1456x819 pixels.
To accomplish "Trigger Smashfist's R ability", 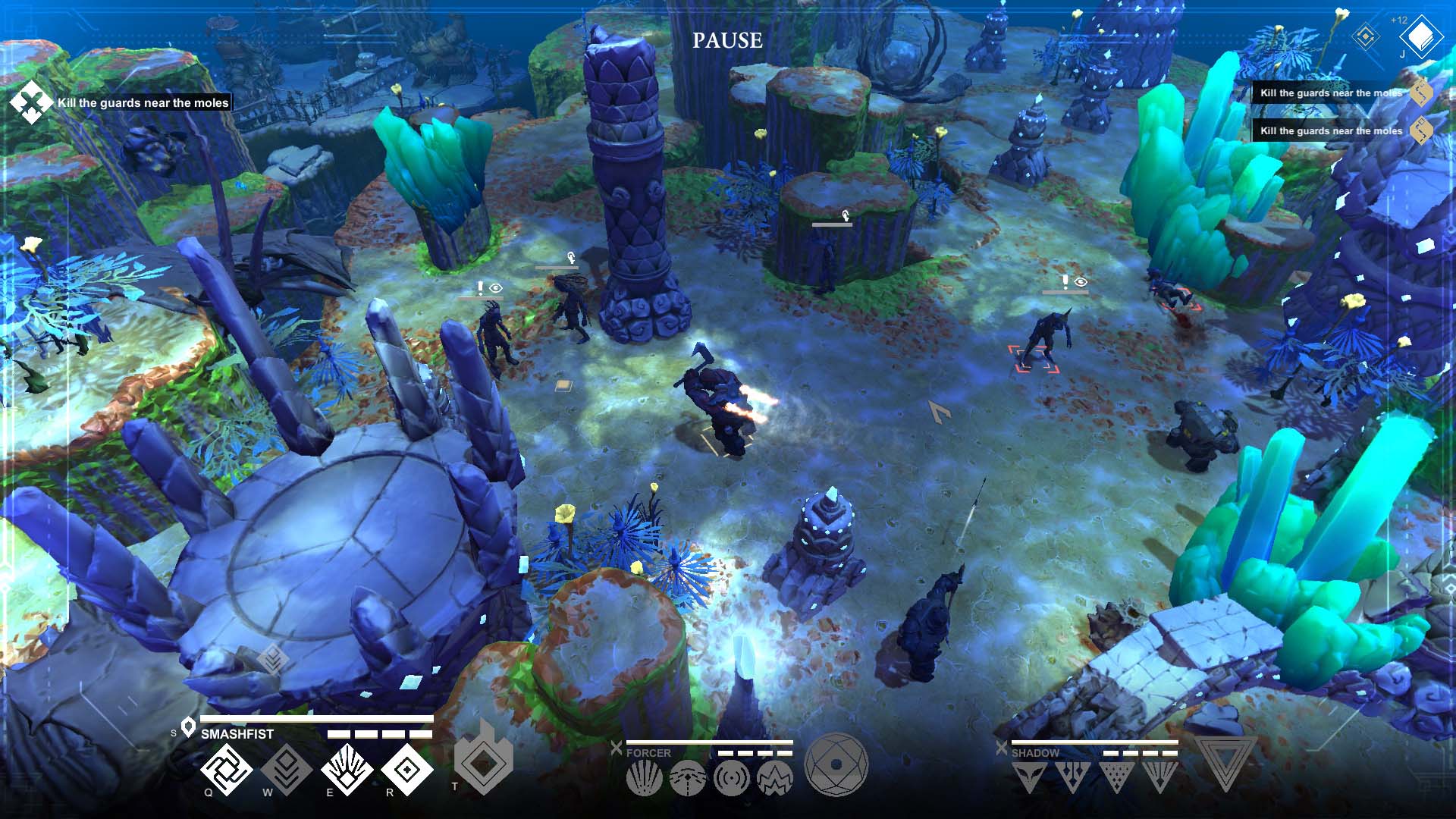I will 408,769.
